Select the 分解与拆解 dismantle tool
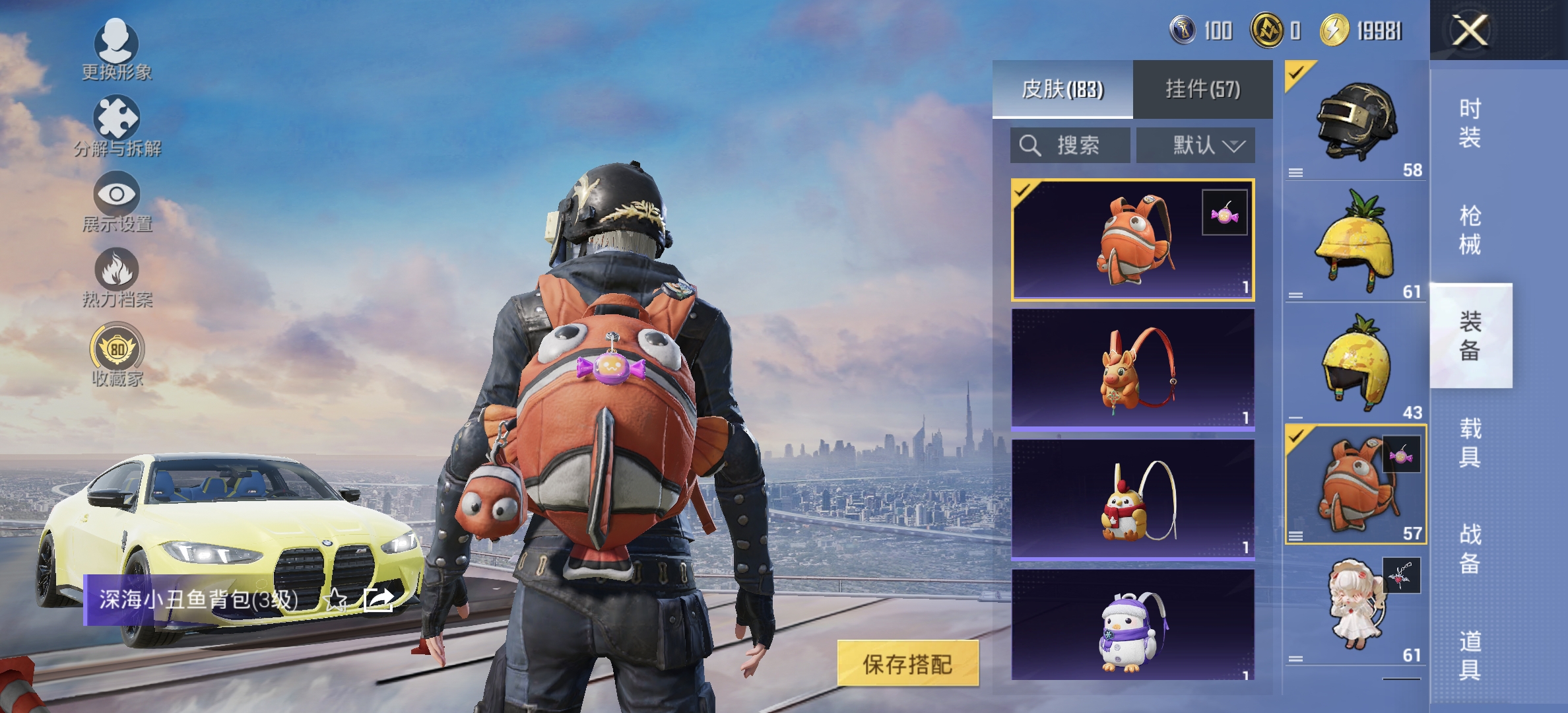This screenshot has height=713, width=1568. point(117,122)
